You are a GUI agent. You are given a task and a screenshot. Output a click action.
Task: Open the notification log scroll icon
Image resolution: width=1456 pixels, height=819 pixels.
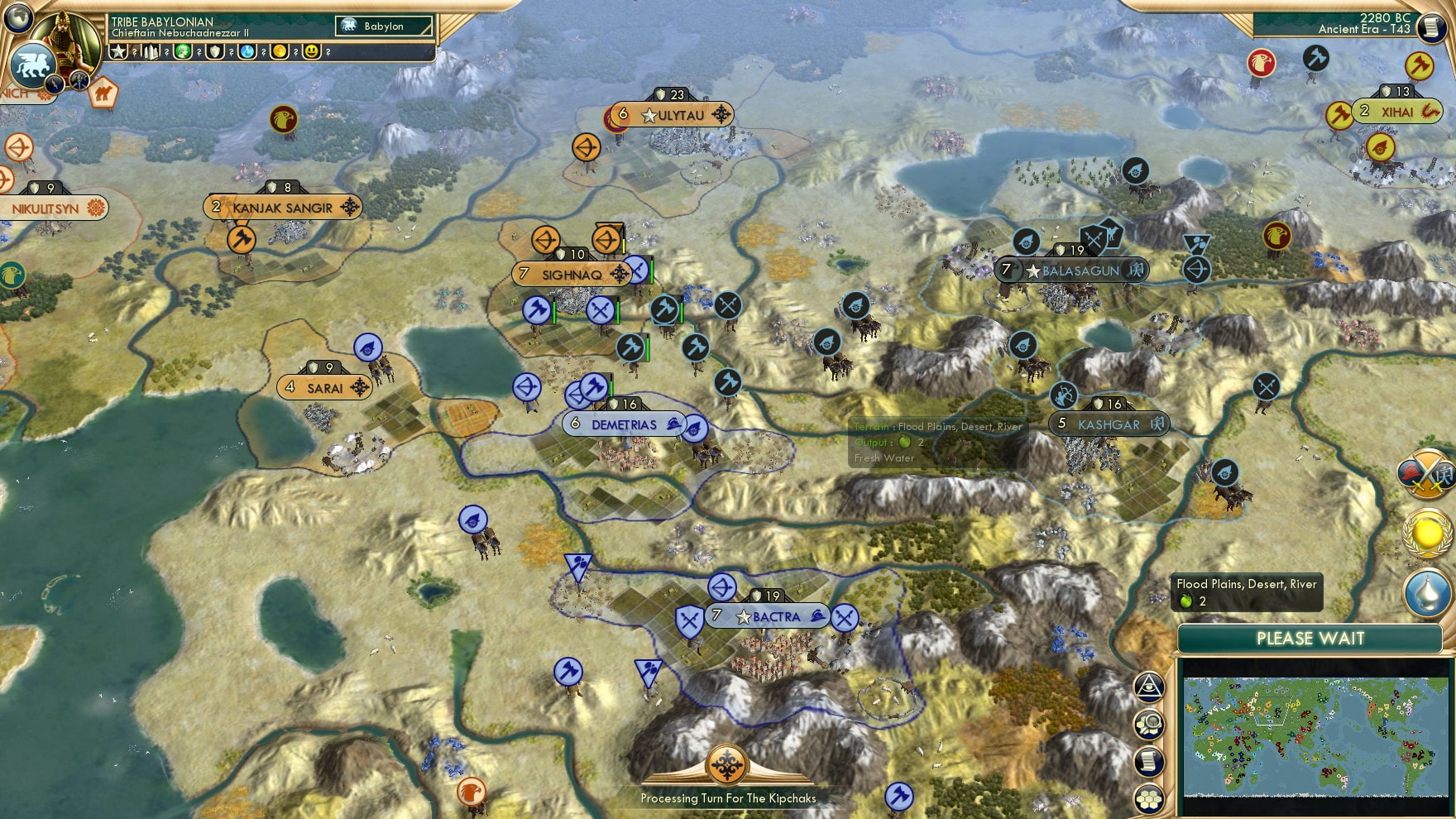[x=1148, y=759]
